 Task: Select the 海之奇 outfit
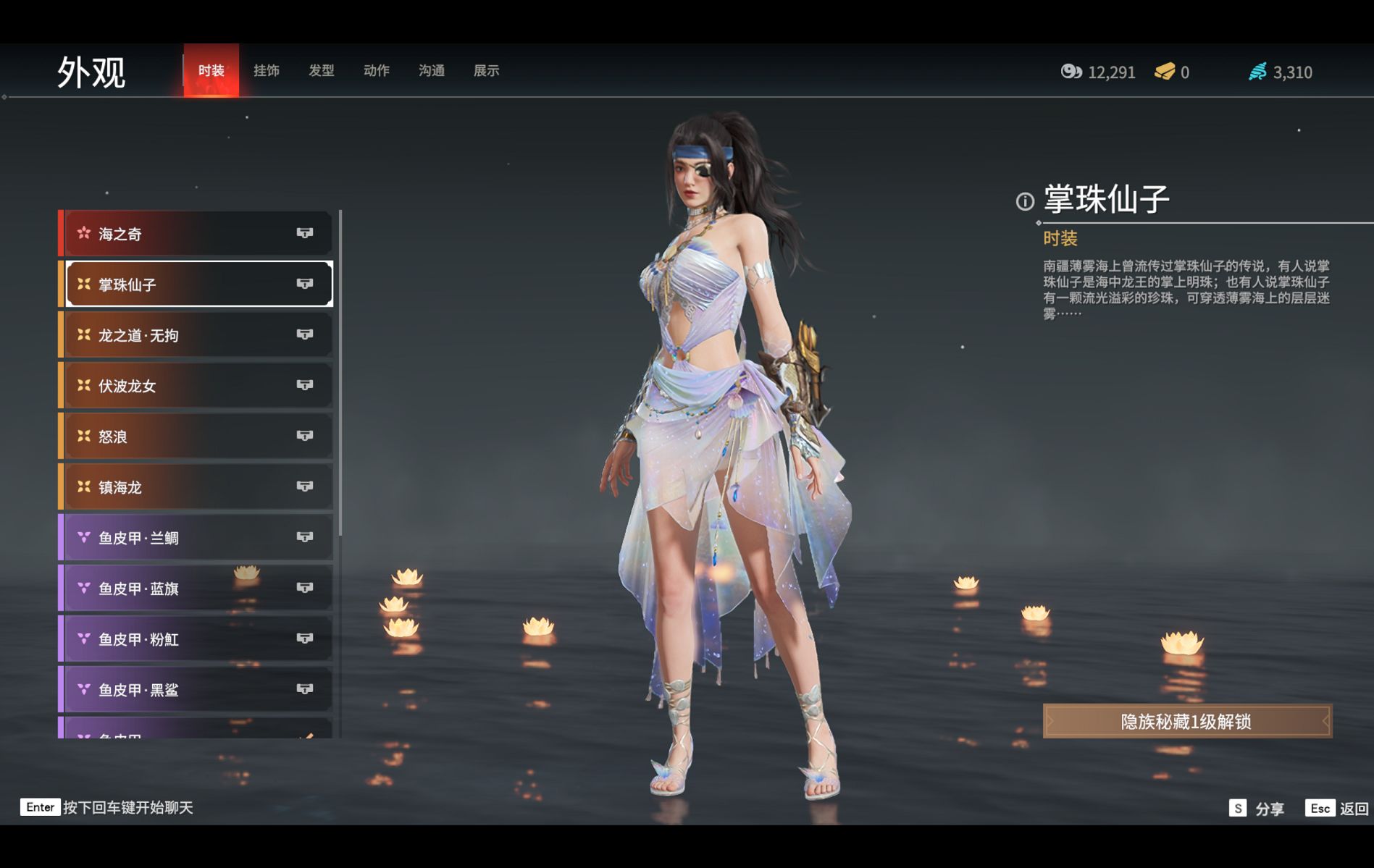point(197,234)
